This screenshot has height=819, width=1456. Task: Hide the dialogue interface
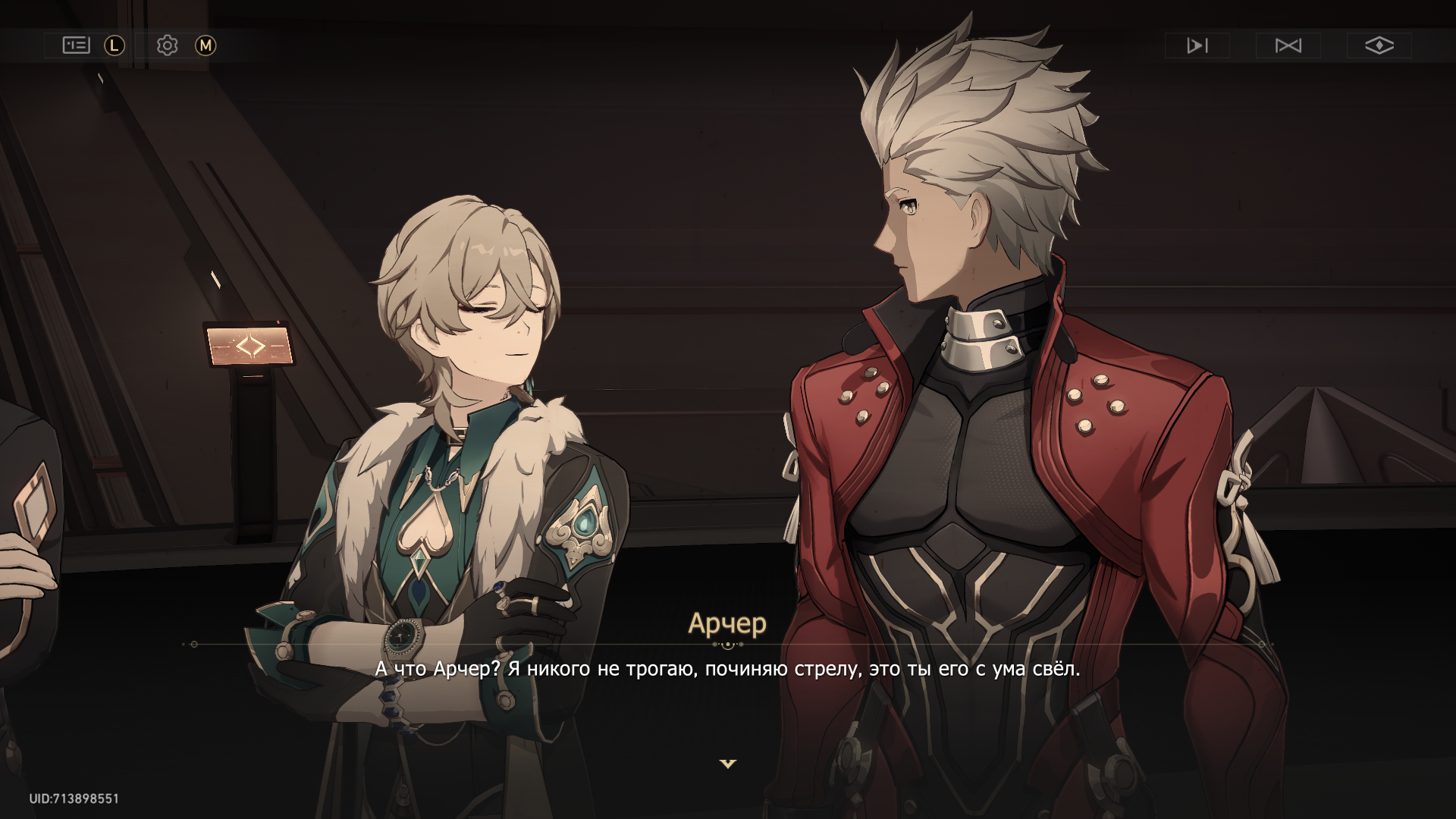(x=1379, y=45)
